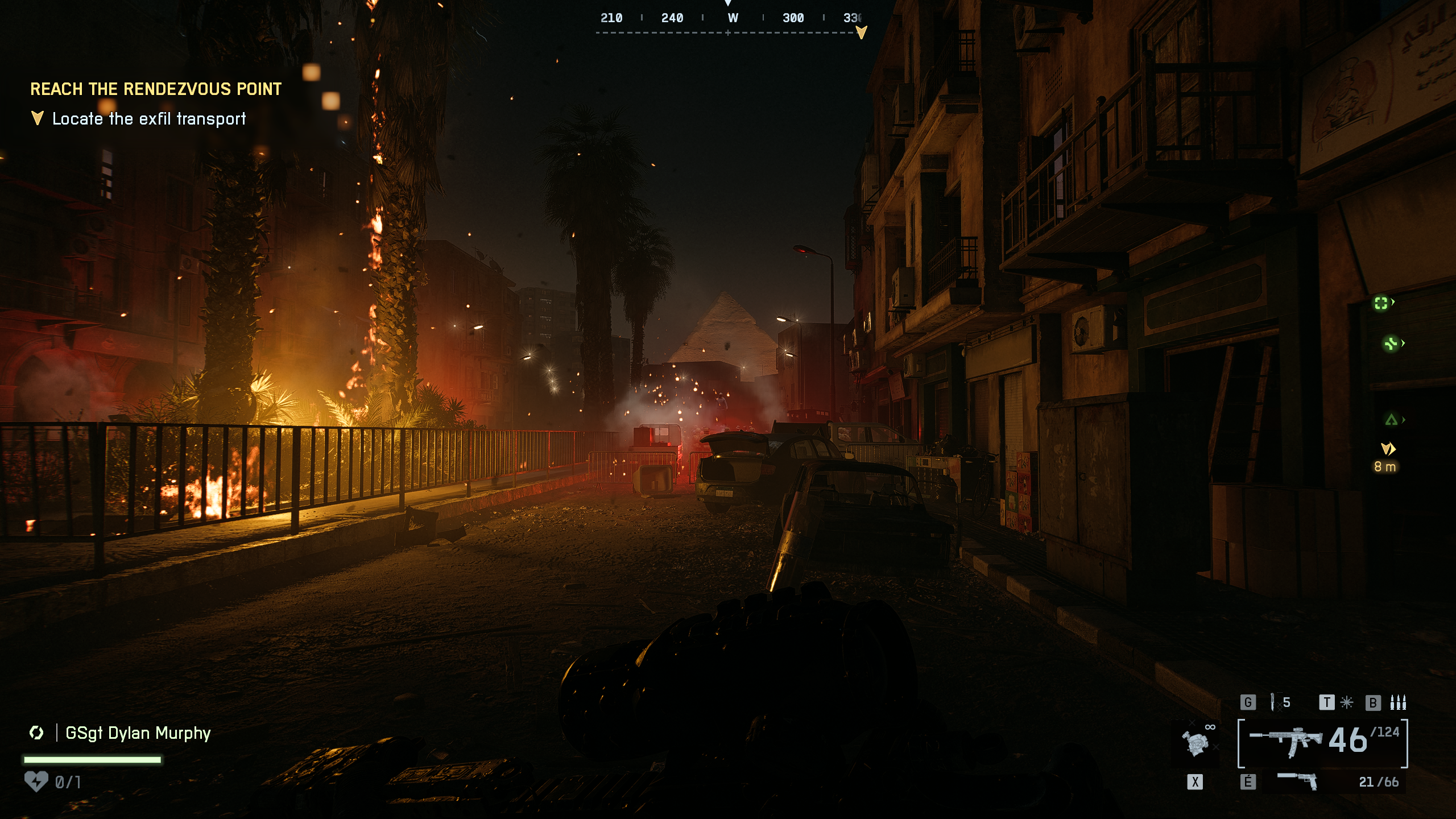Image resolution: width=1456 pixels, height=819 pixels.
Task: Click the green assault arrow squadmate marker
Action: (x=1391, y=420)
